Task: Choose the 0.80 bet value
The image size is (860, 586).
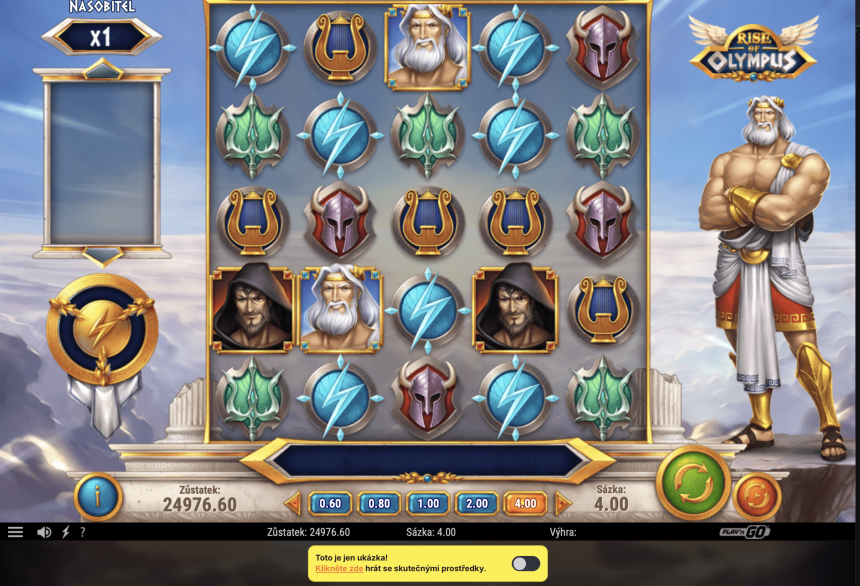Action: click(379, 504)
